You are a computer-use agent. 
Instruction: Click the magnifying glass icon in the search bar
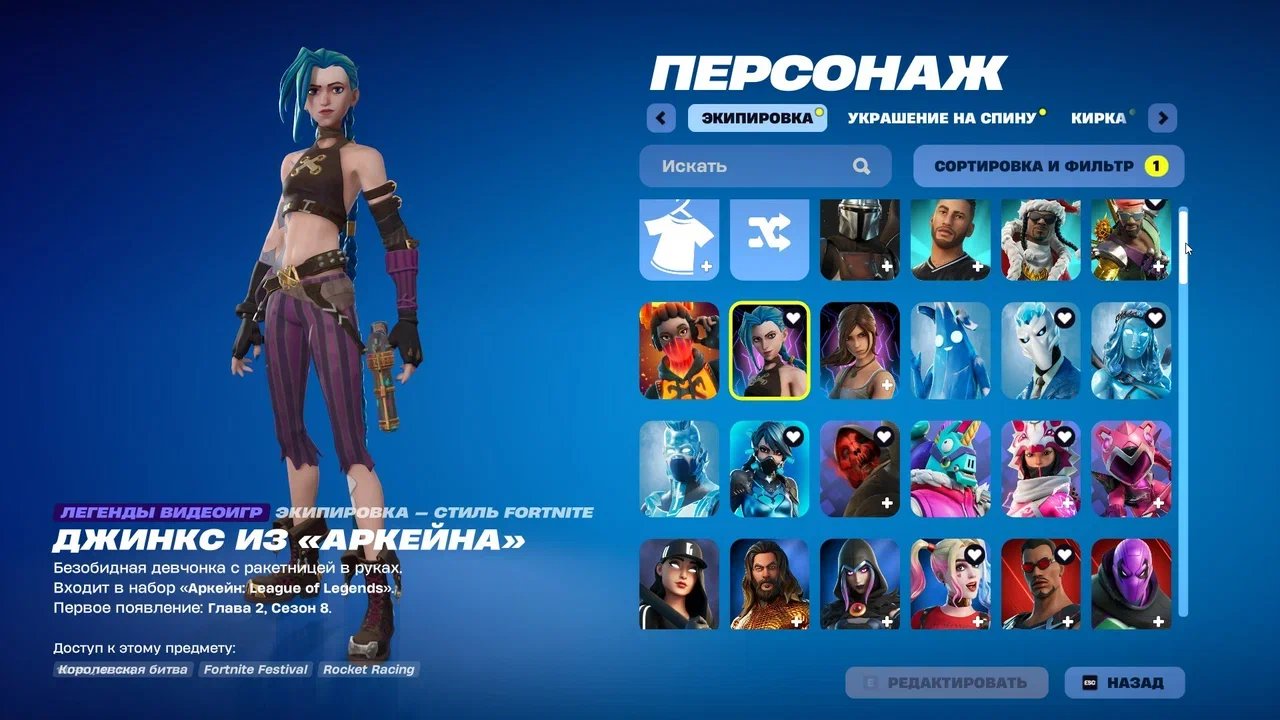tap(863, 166)
